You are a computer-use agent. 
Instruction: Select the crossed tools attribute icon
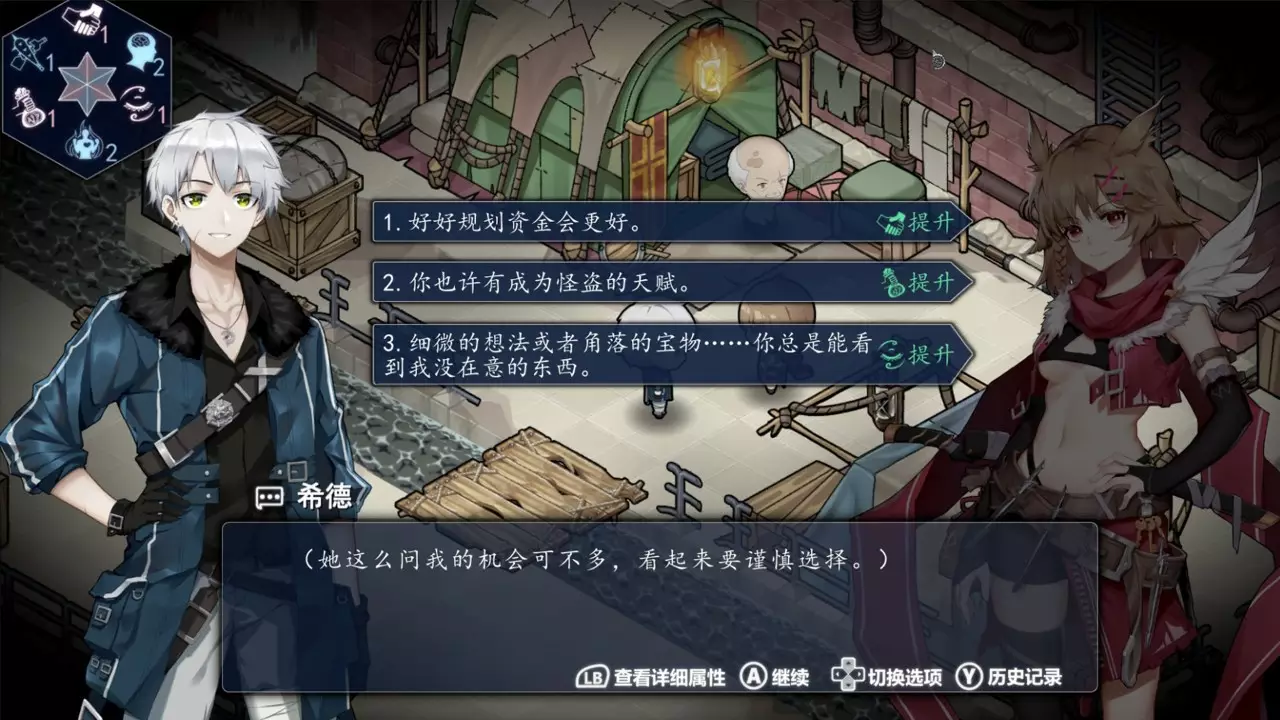[x=28, y=52]
